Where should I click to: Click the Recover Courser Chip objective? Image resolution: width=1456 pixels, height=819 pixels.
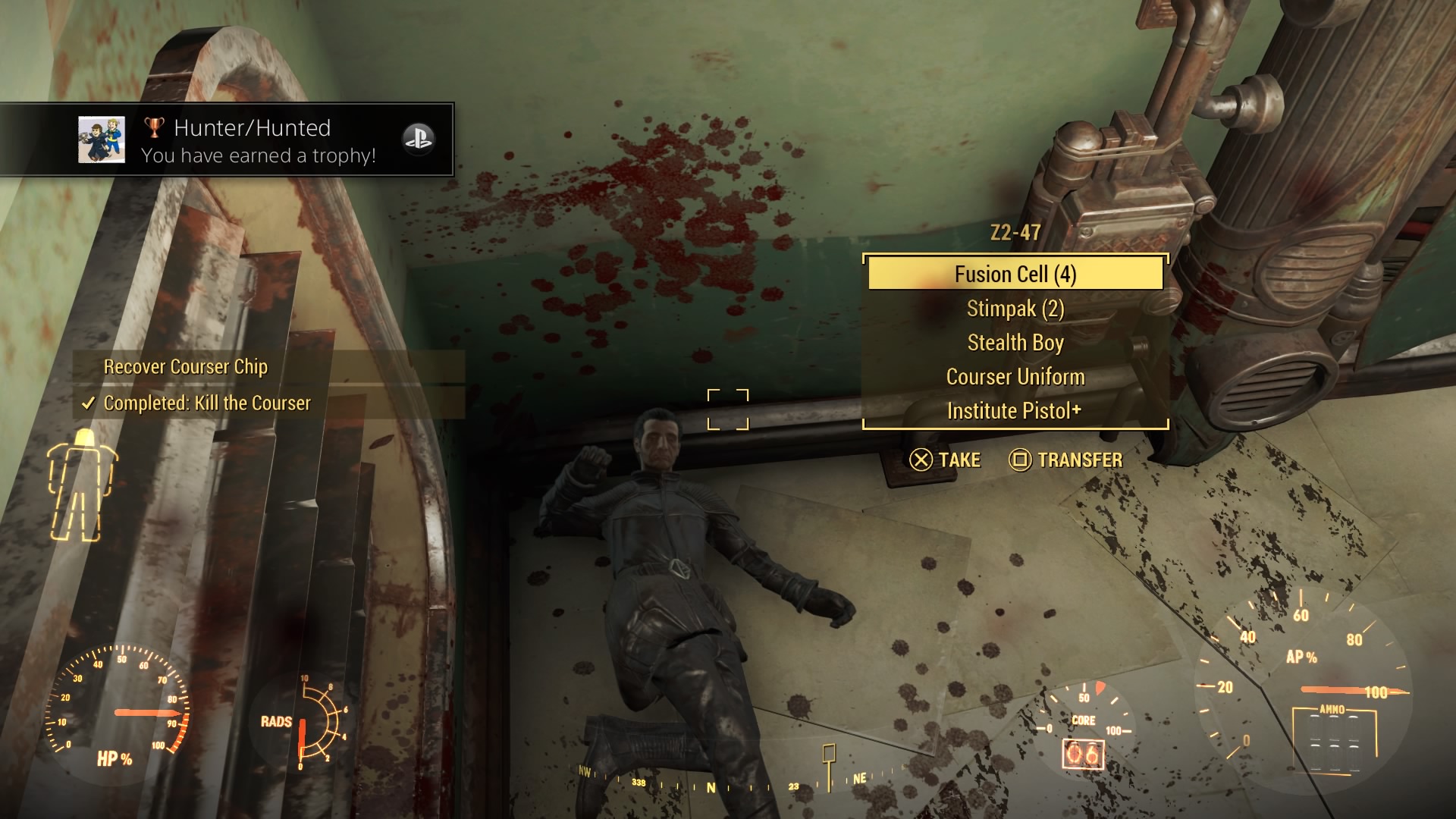point(186,367)
